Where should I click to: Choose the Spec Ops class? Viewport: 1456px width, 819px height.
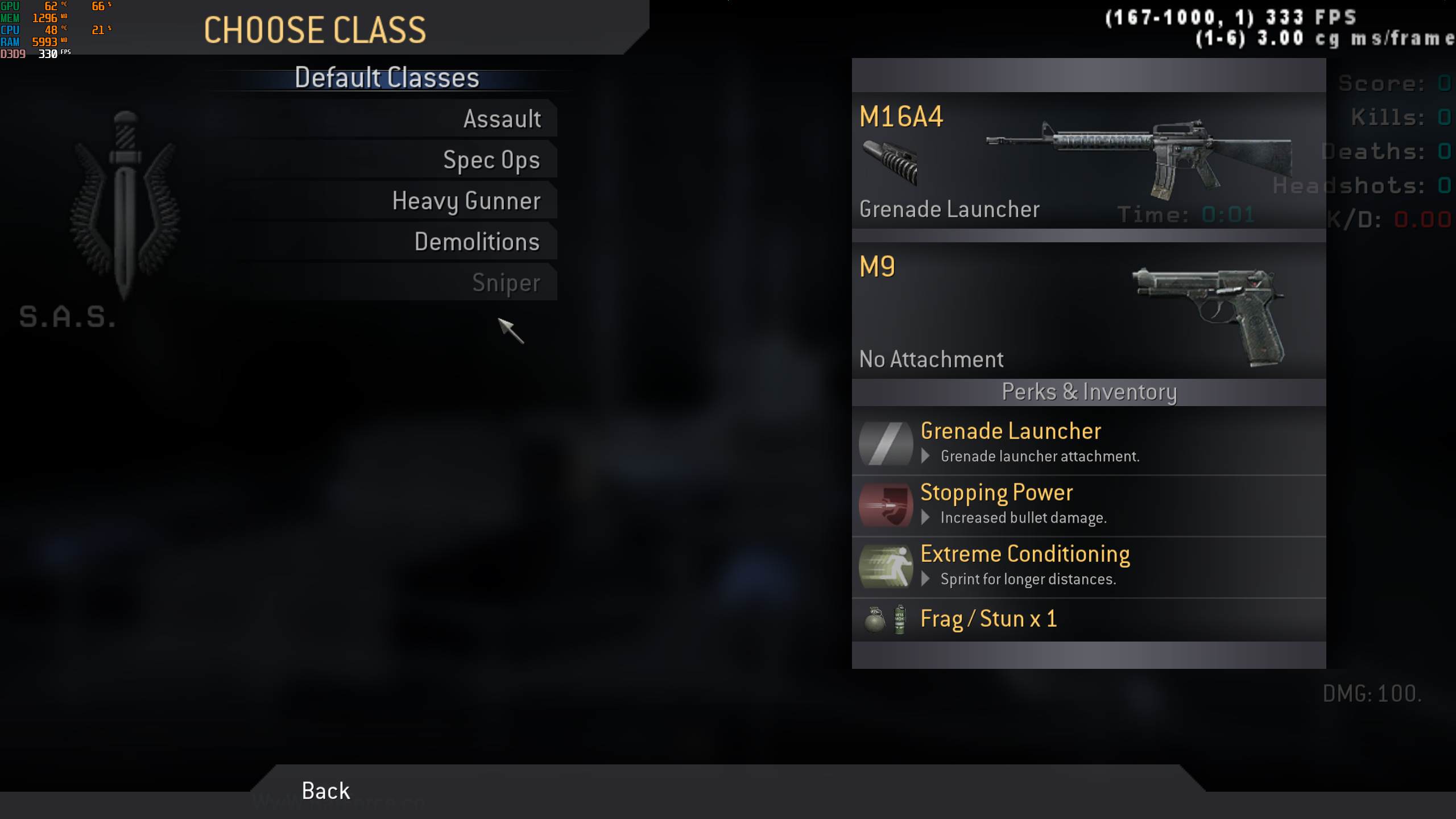tap(491, 160)
